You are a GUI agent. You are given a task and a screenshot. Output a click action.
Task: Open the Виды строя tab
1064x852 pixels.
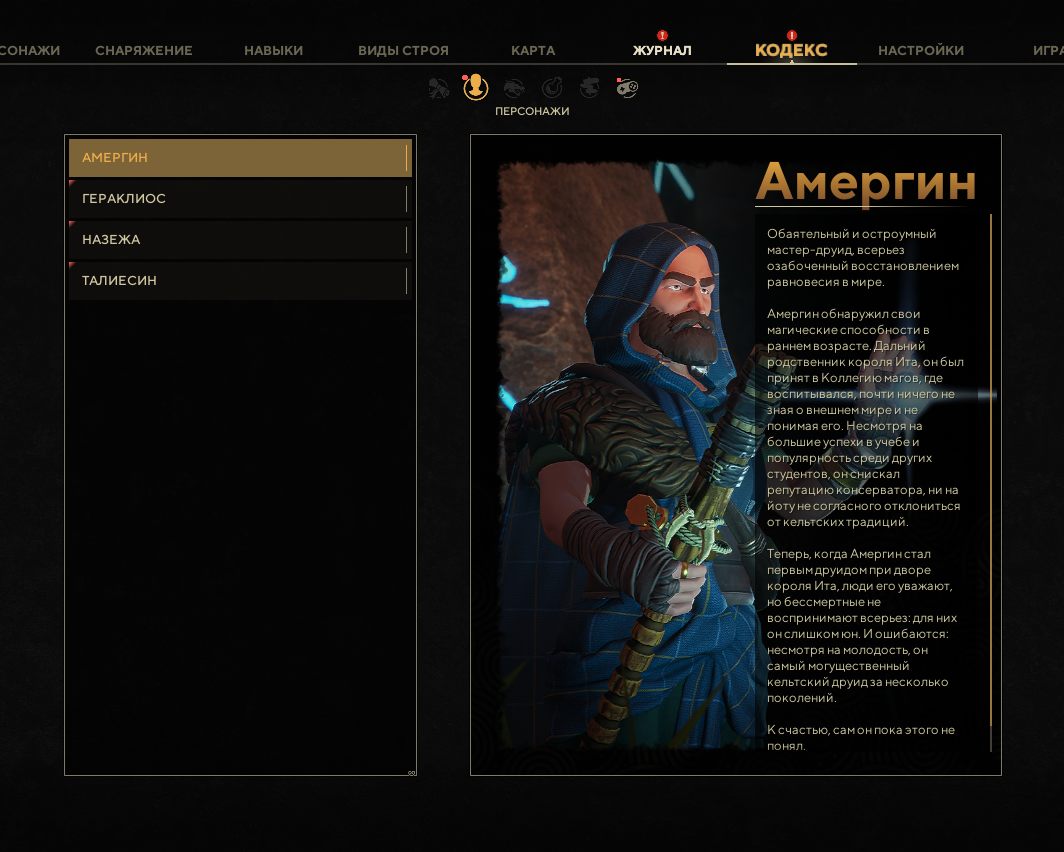403,50
